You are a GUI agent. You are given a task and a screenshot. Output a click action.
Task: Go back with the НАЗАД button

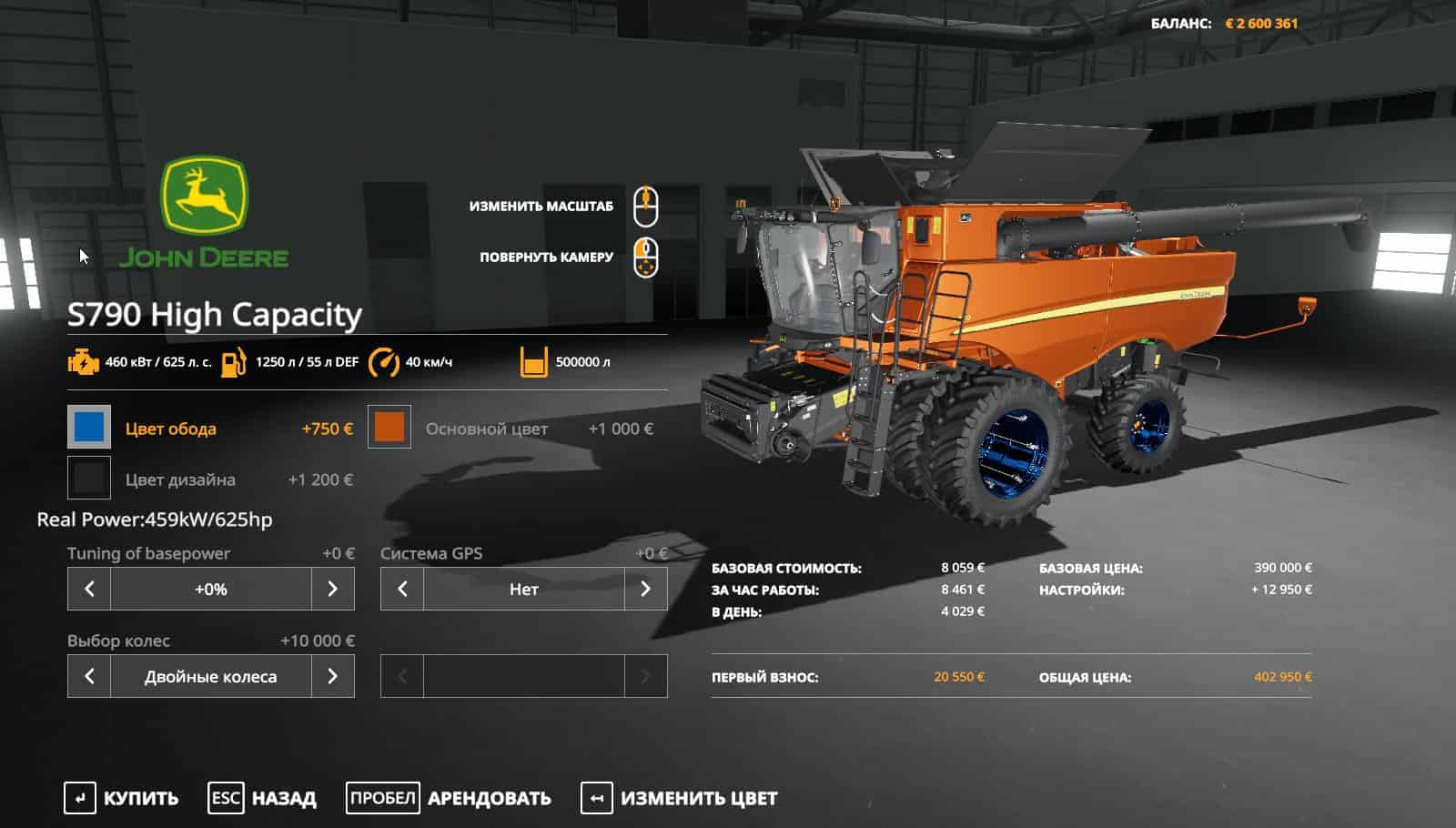point(263,798)
